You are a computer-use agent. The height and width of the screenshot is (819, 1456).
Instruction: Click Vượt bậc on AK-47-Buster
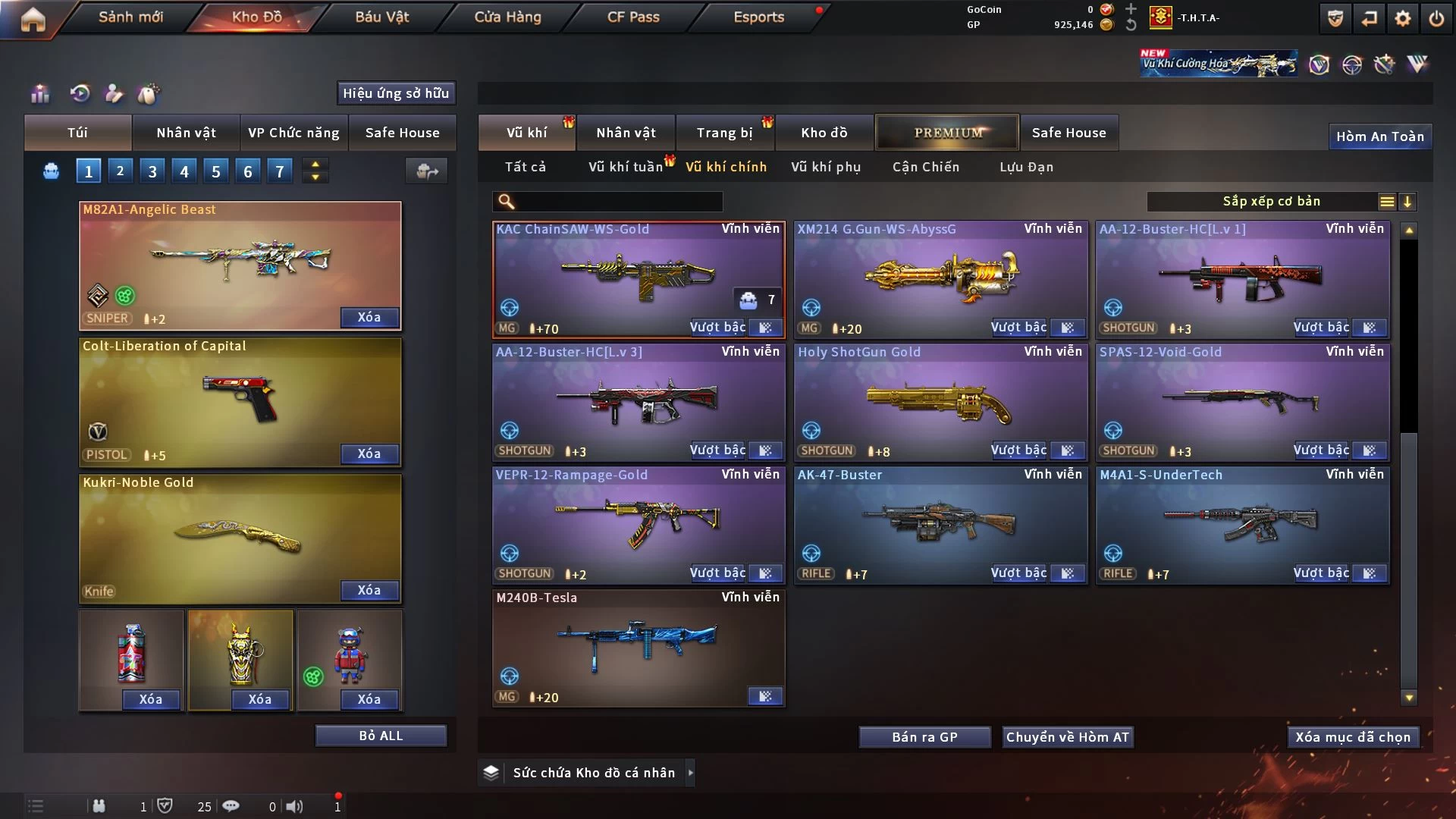[1018, 573]
